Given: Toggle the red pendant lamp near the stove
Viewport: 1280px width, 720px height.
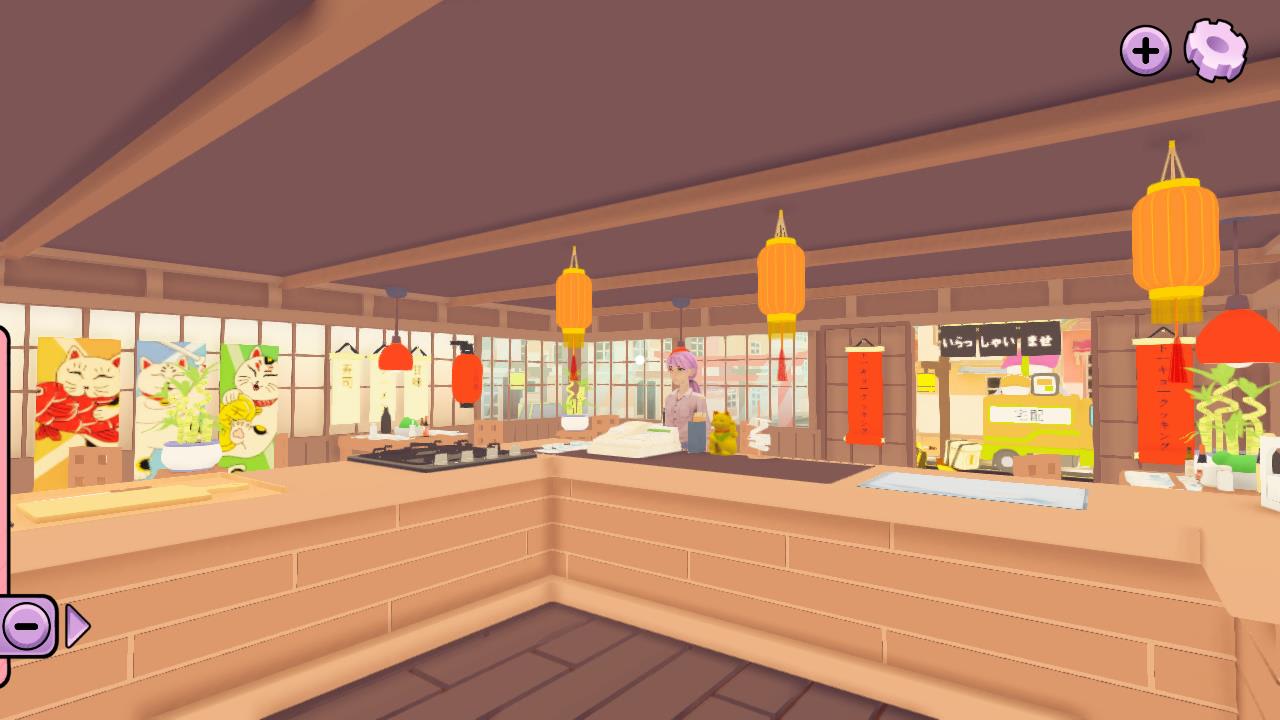Looking at the screenshot, I should click(396, 357).
